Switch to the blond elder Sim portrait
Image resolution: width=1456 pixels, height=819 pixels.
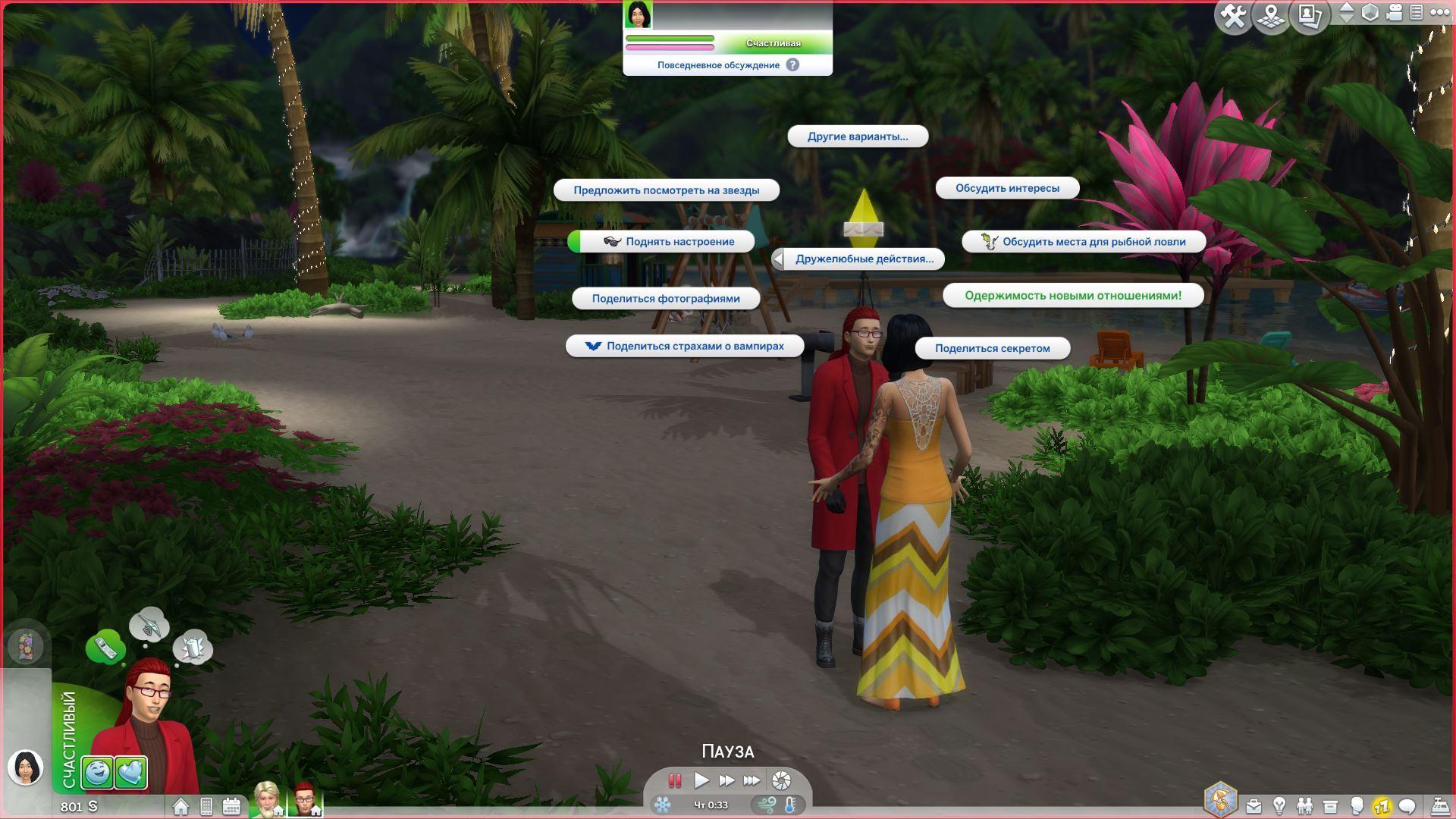(x=267, y=799)
